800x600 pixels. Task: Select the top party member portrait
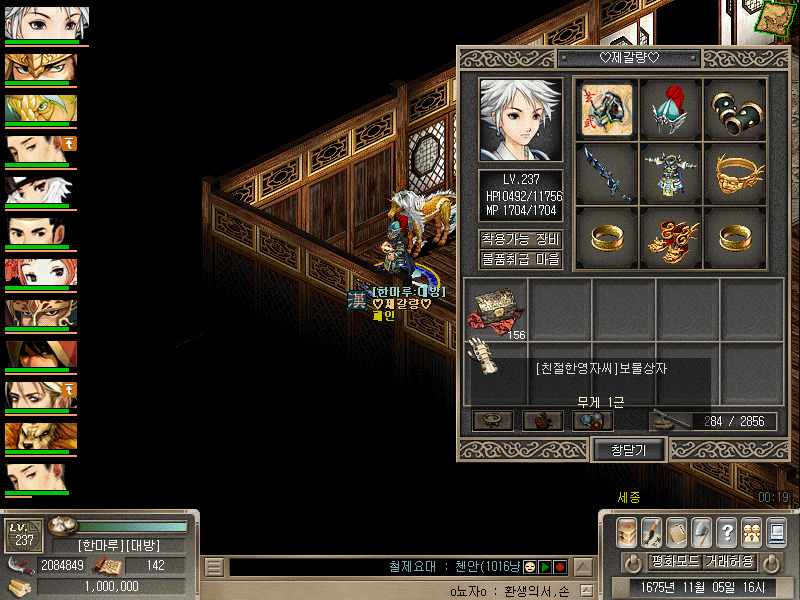tap(47, 23)
